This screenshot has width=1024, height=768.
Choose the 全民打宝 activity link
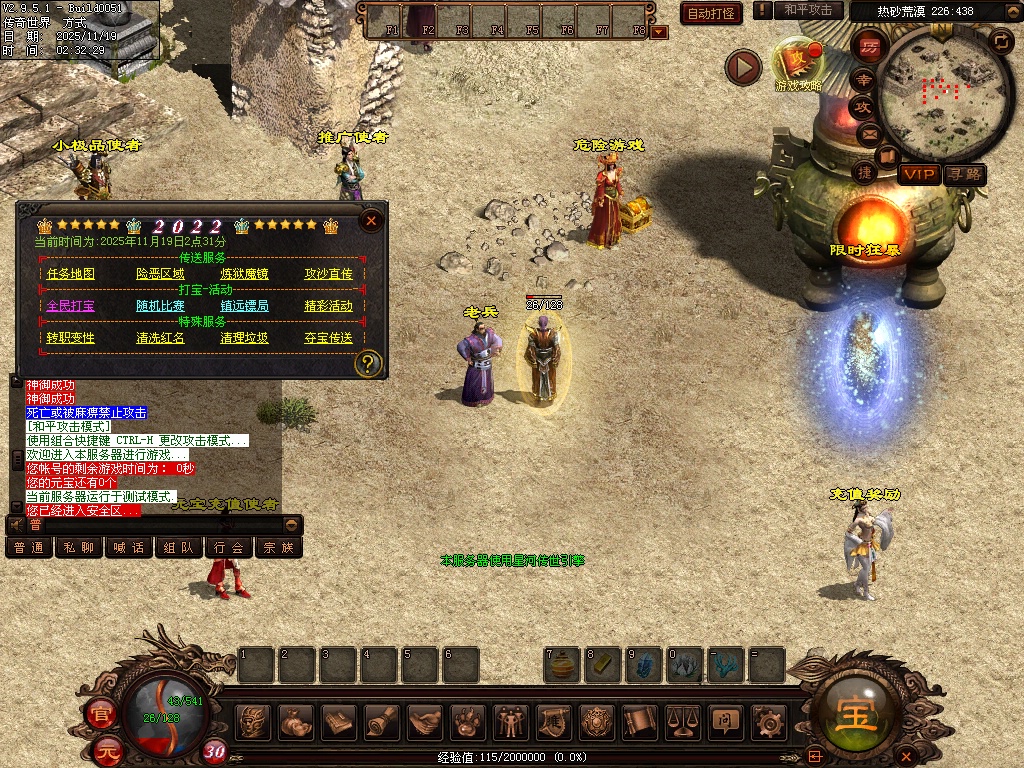pos(71,306)
